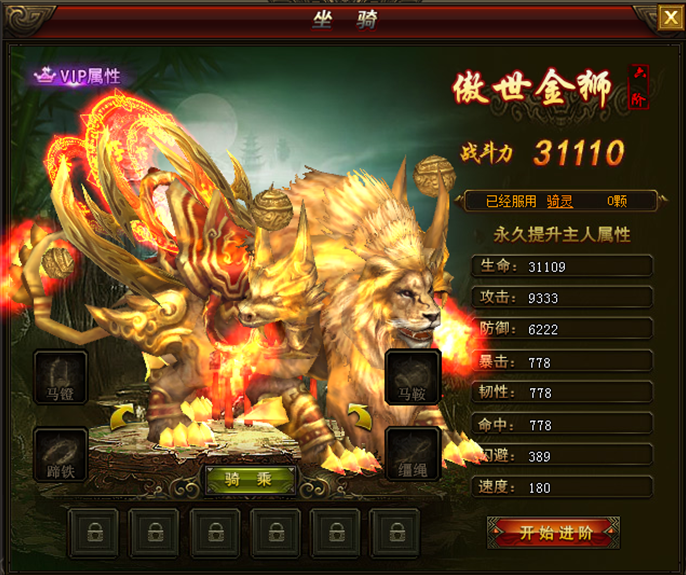Close the mount window
Image resolution: width=686 pixels, height=575 pixels.
(669, 17)
